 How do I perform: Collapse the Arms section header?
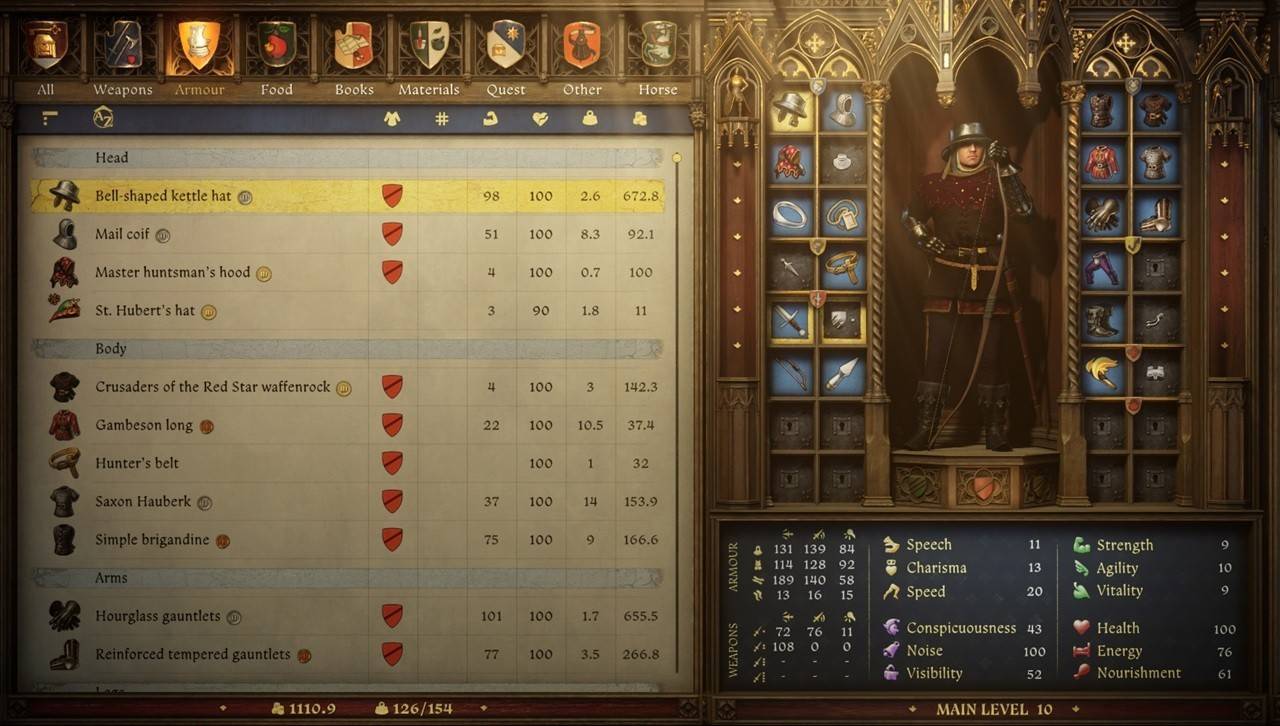coord(110,577)
